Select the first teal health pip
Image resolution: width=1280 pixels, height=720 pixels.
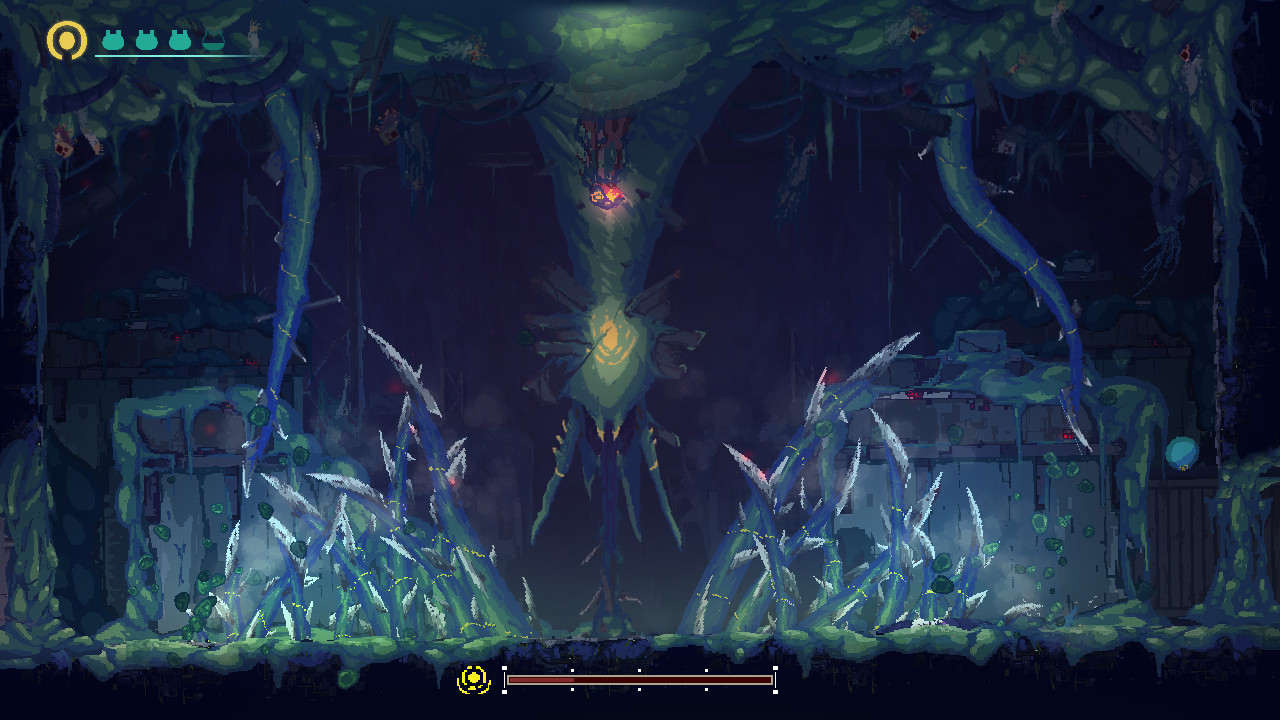point(112,41)
